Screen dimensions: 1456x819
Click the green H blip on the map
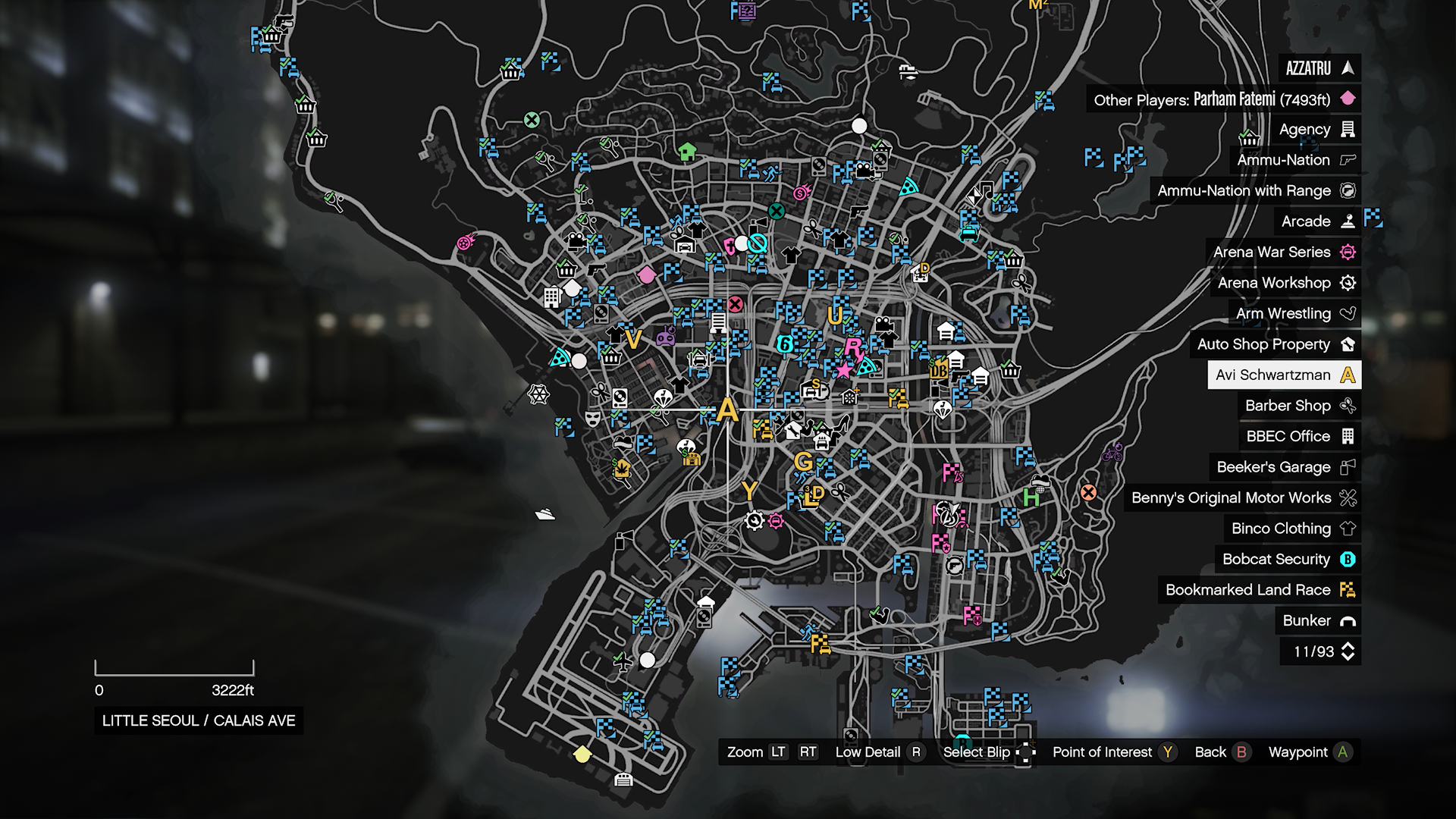pyautogui.click(x=1031, y=498)
